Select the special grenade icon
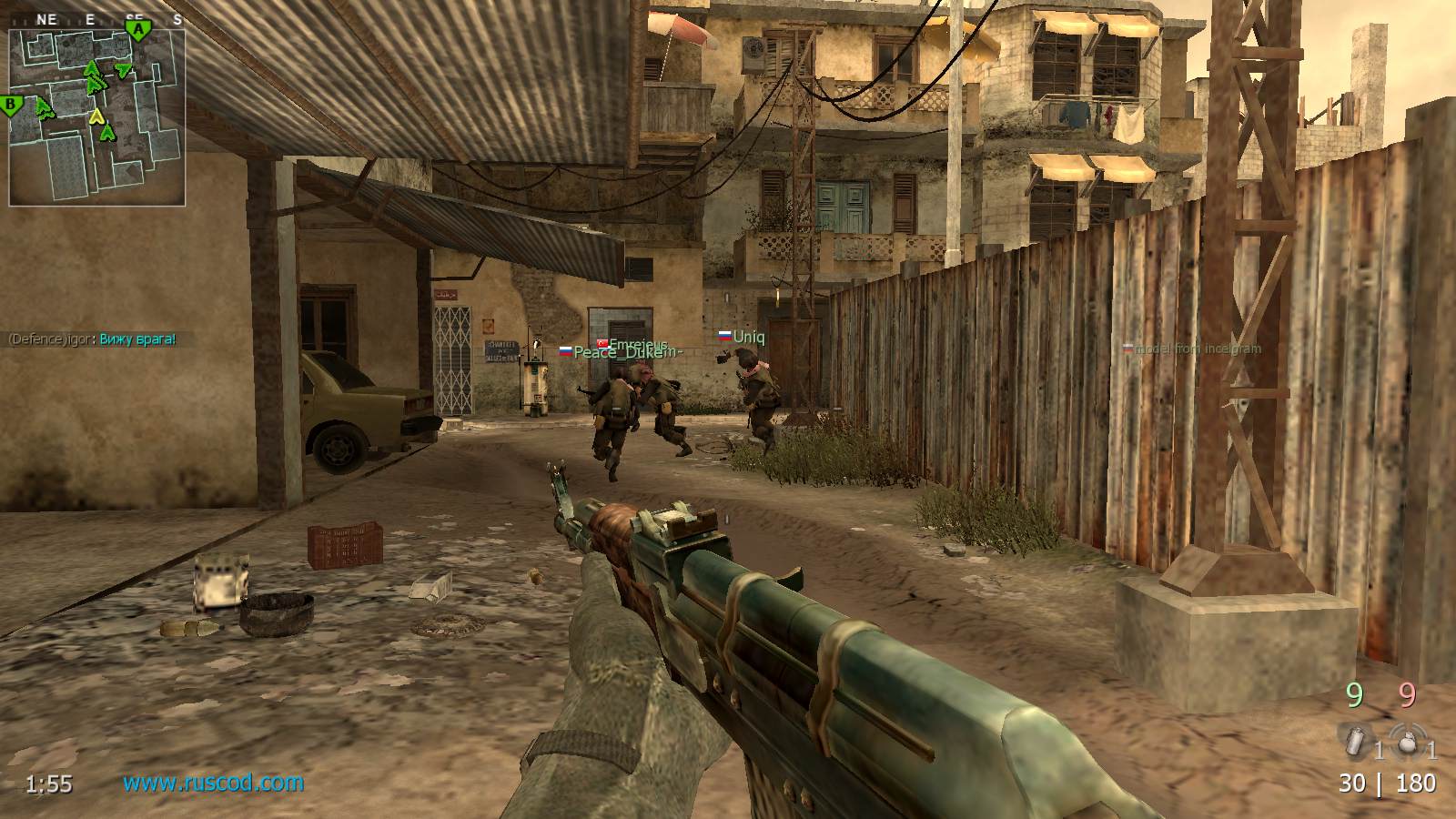Screen dimensions: 1456x819 (x=1354, y=741)
